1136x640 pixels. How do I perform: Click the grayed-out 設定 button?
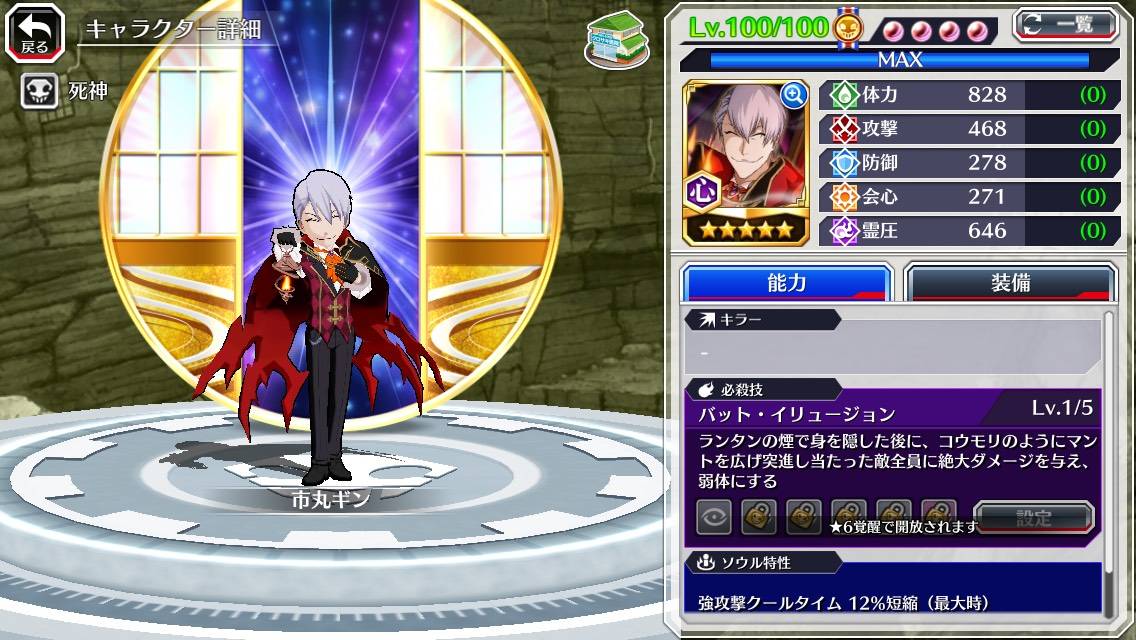point(1033,518)
